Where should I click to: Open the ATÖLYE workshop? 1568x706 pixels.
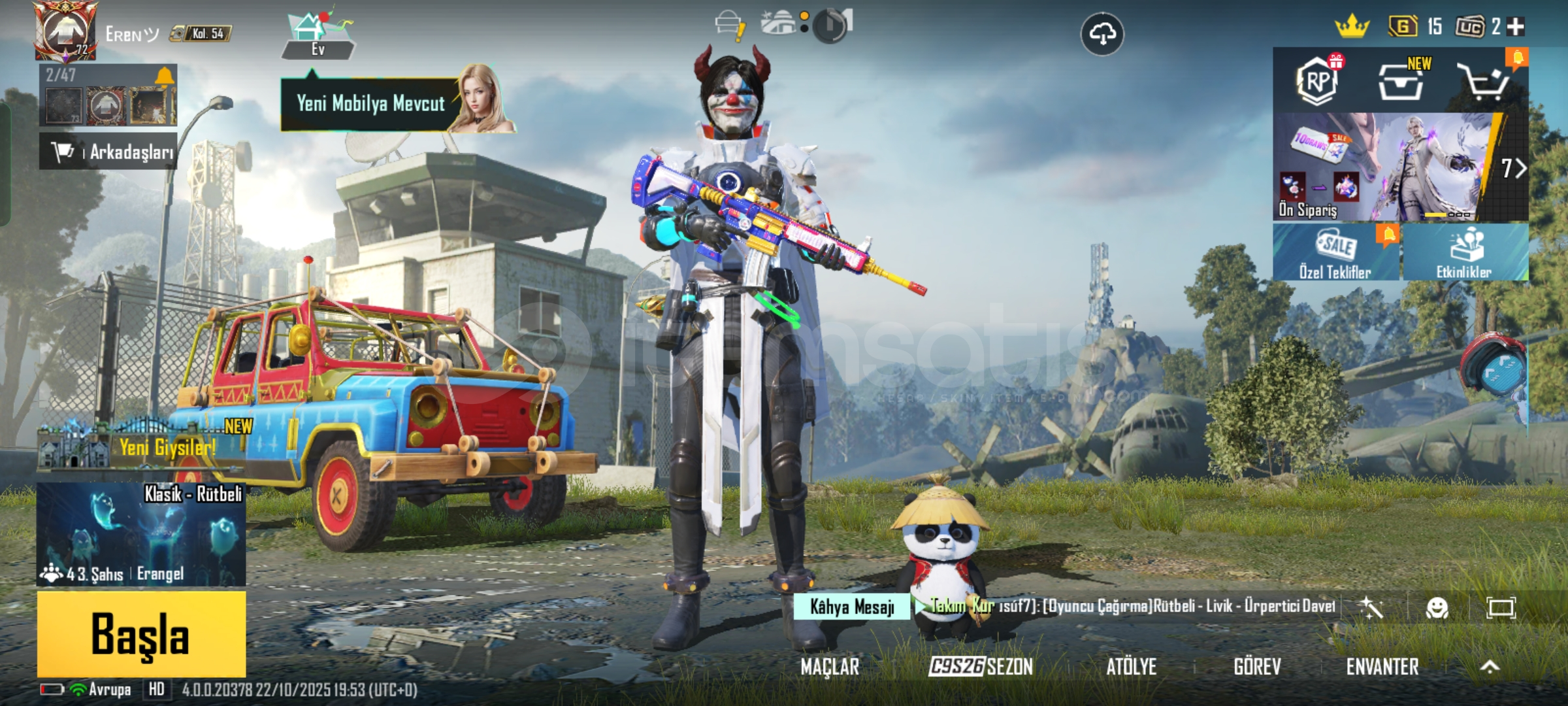[1131, 667]
